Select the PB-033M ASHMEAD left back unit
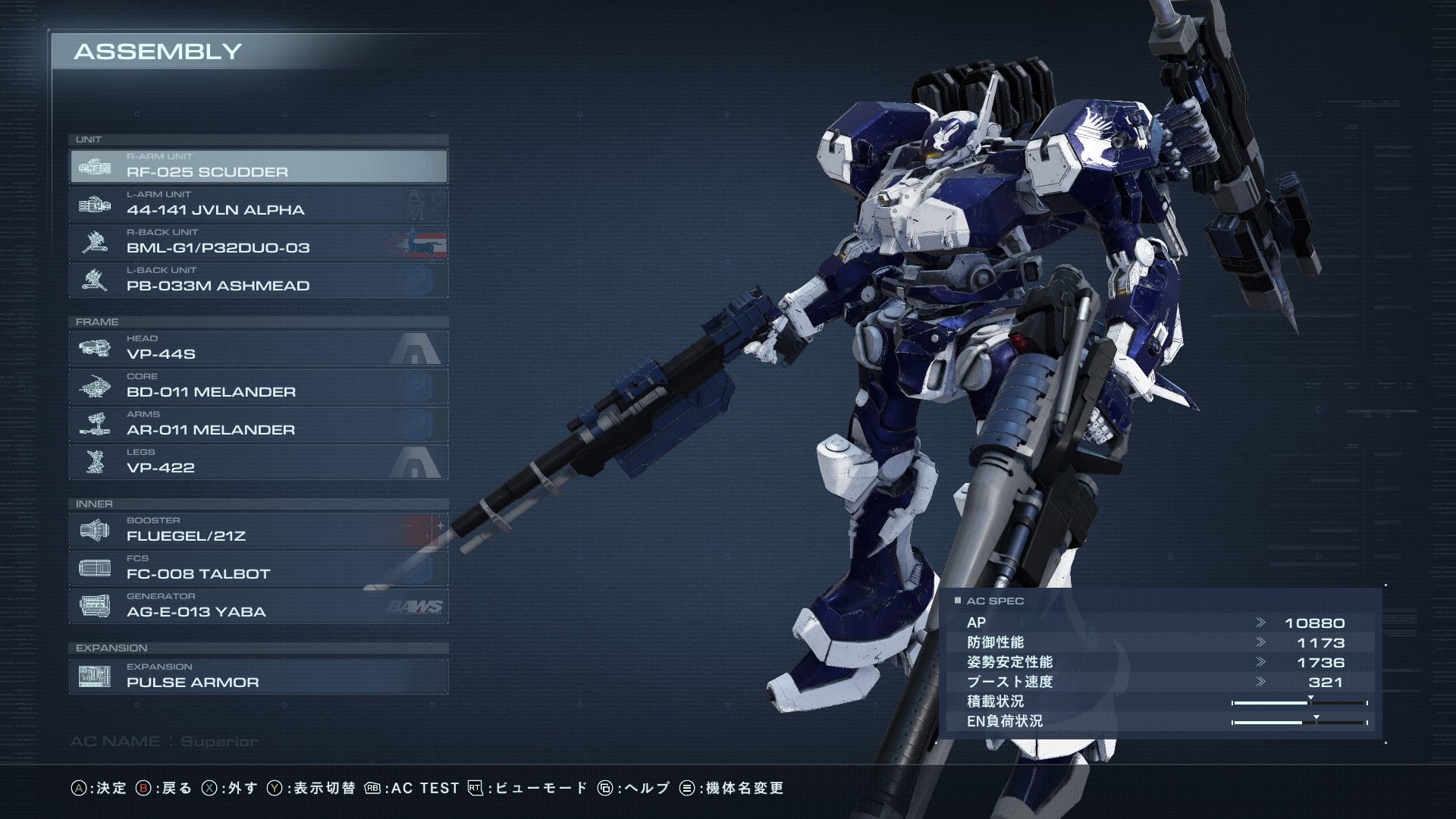 click(258, 280)
